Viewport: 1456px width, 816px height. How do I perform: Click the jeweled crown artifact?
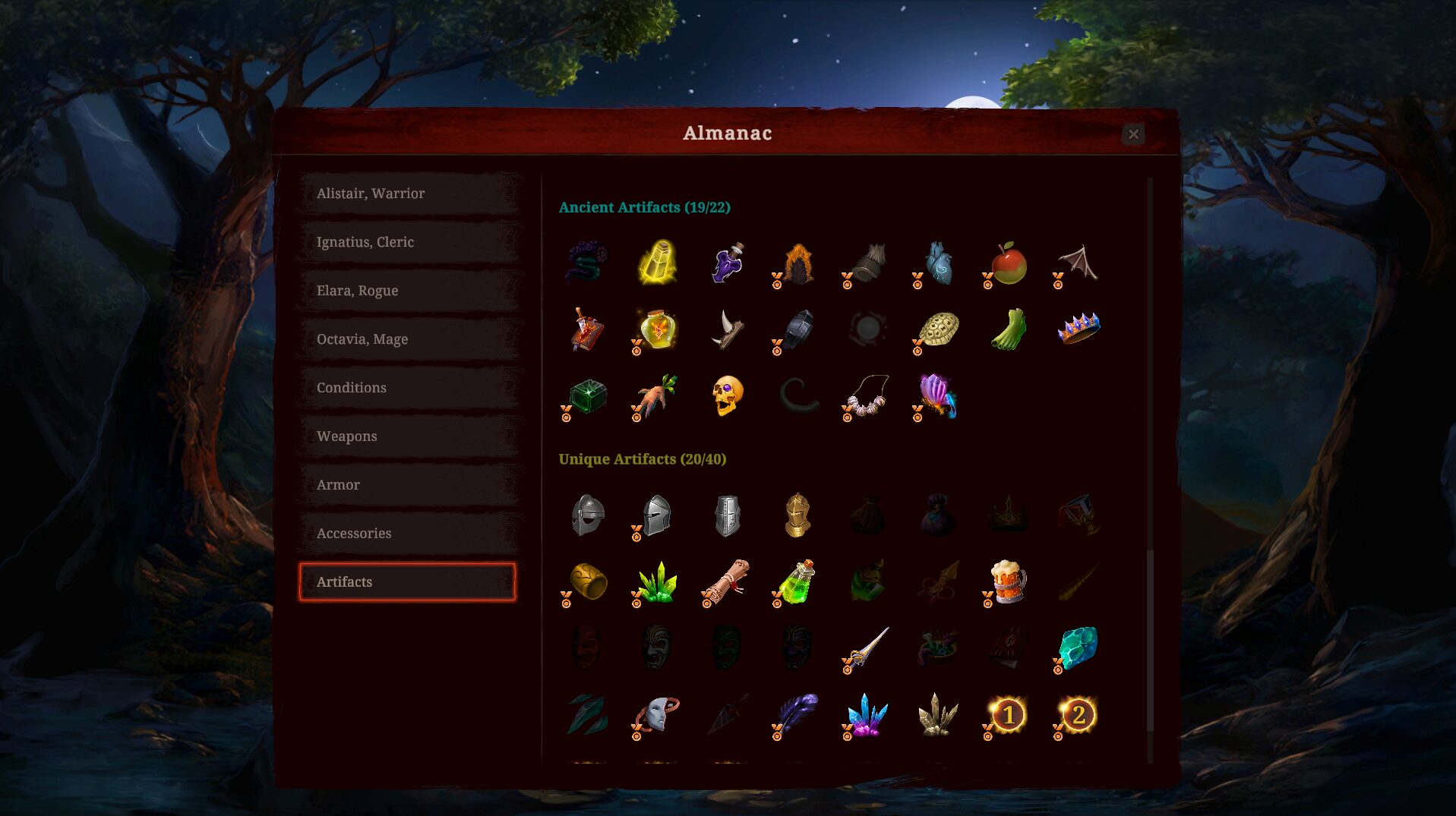pyautogui.click(x=1079, y=328)
